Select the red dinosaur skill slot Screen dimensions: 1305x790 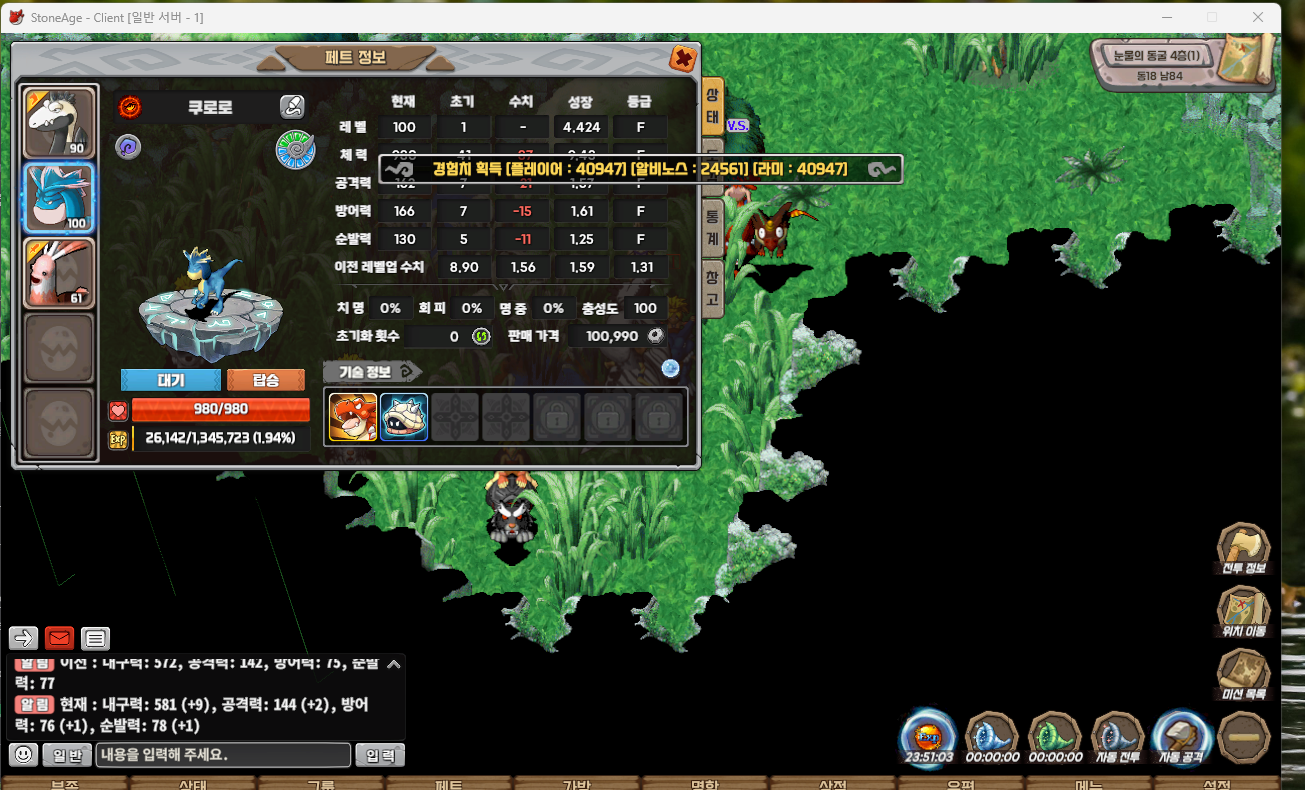pos(353,417)
